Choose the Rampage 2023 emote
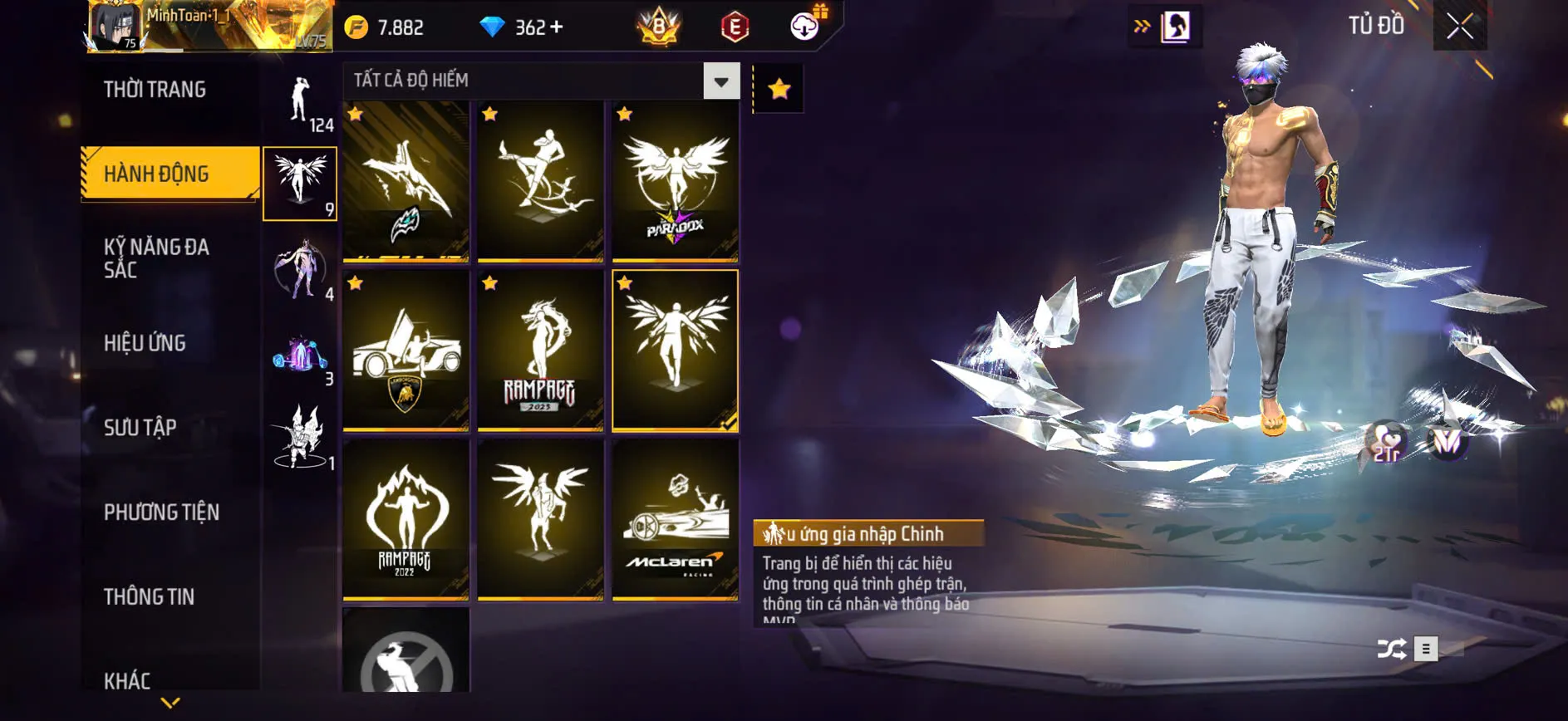 540,351
